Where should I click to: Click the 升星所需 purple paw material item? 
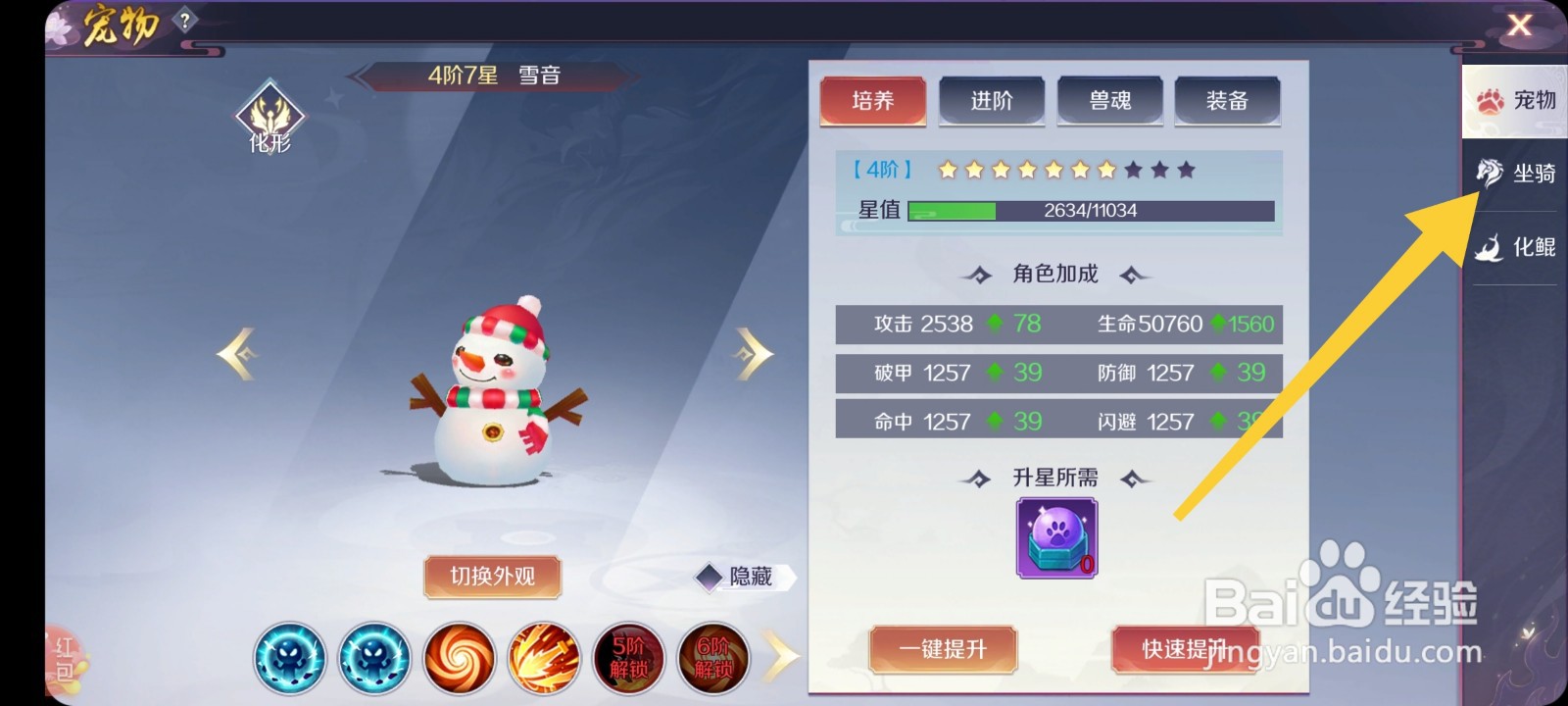1055,536
